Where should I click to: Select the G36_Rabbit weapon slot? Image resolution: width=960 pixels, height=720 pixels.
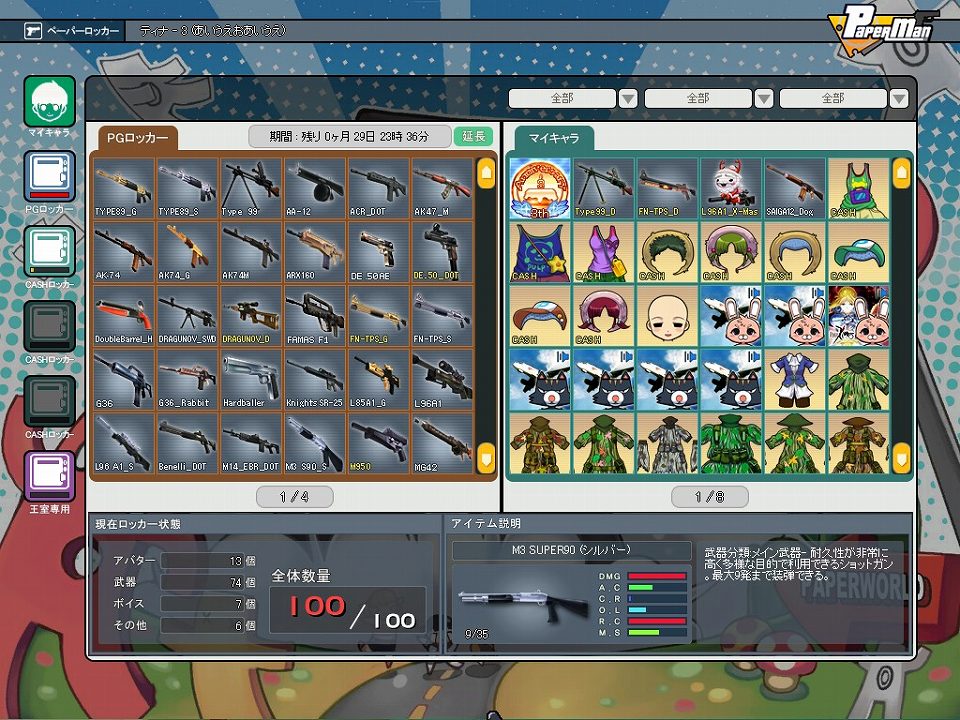pyautogui.click(x=187, y=379)
